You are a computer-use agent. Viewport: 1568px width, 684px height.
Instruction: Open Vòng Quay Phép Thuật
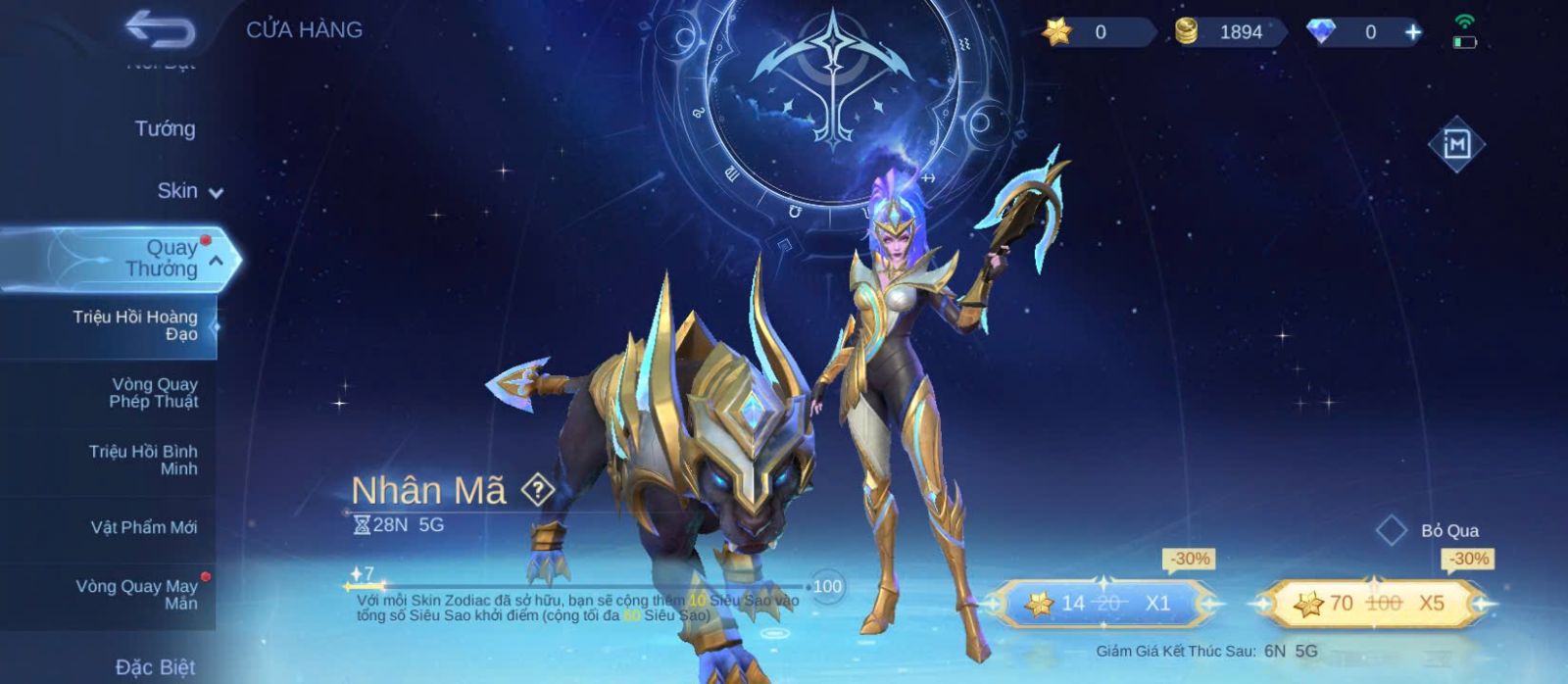(153, 392)
